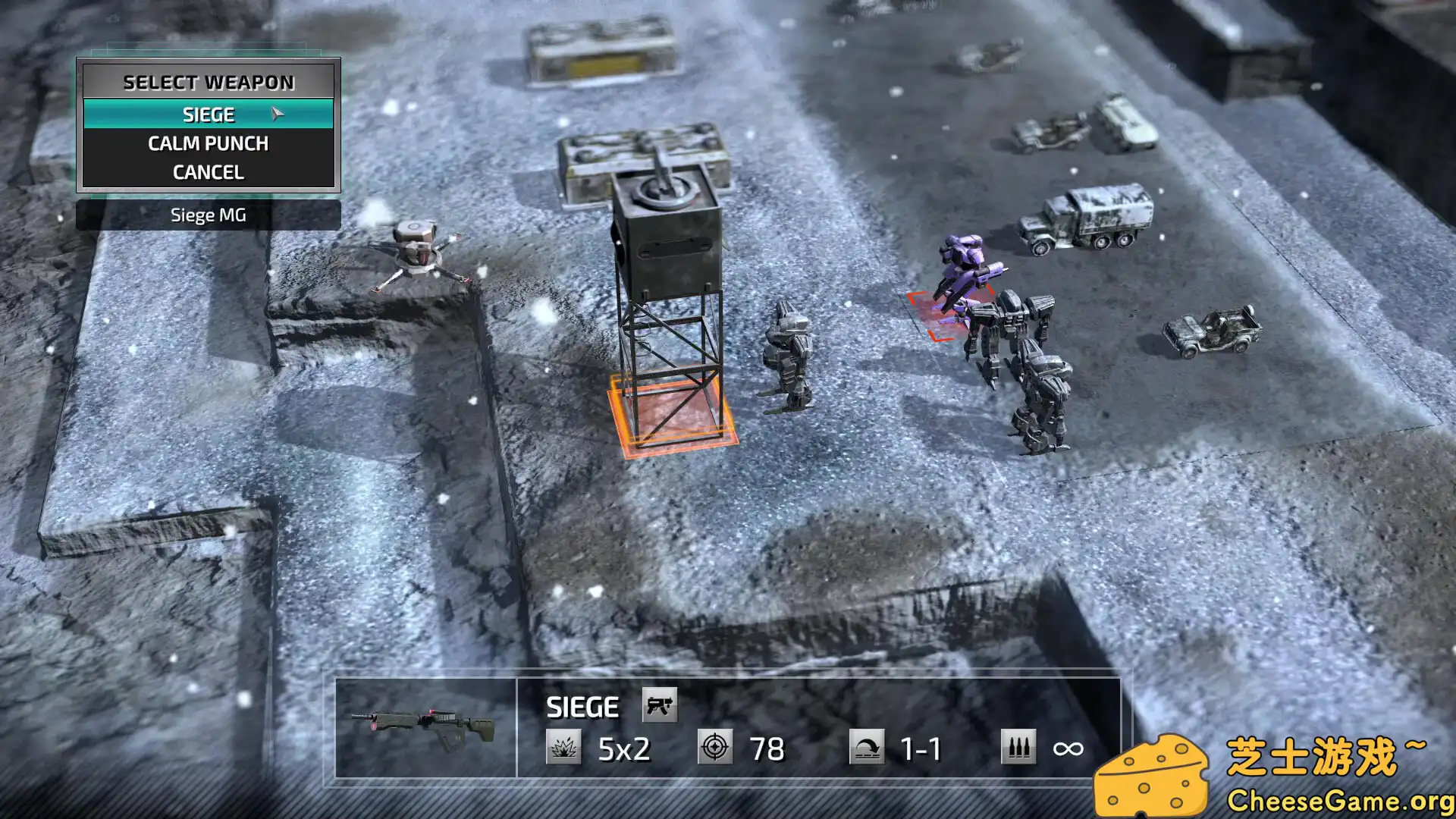Click the Siege MG description label
This screenshot has width=1456, height=819.
[209, 215]
